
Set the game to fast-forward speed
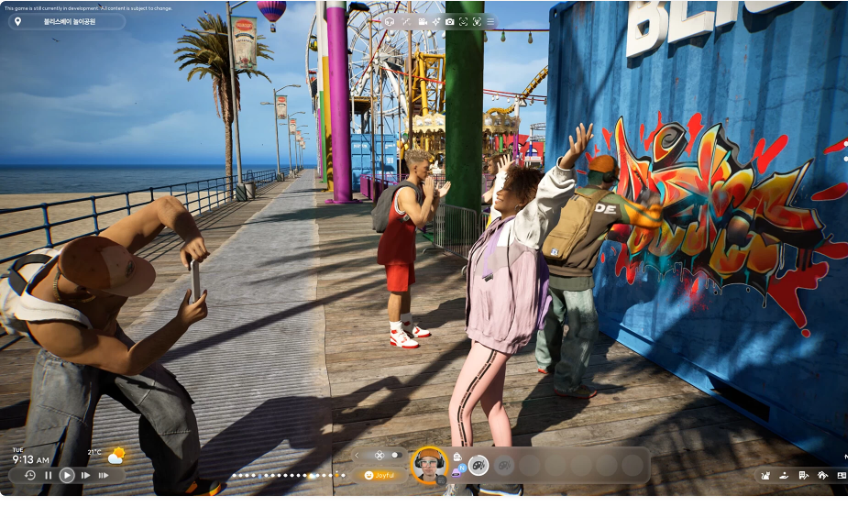pos(85,475)
